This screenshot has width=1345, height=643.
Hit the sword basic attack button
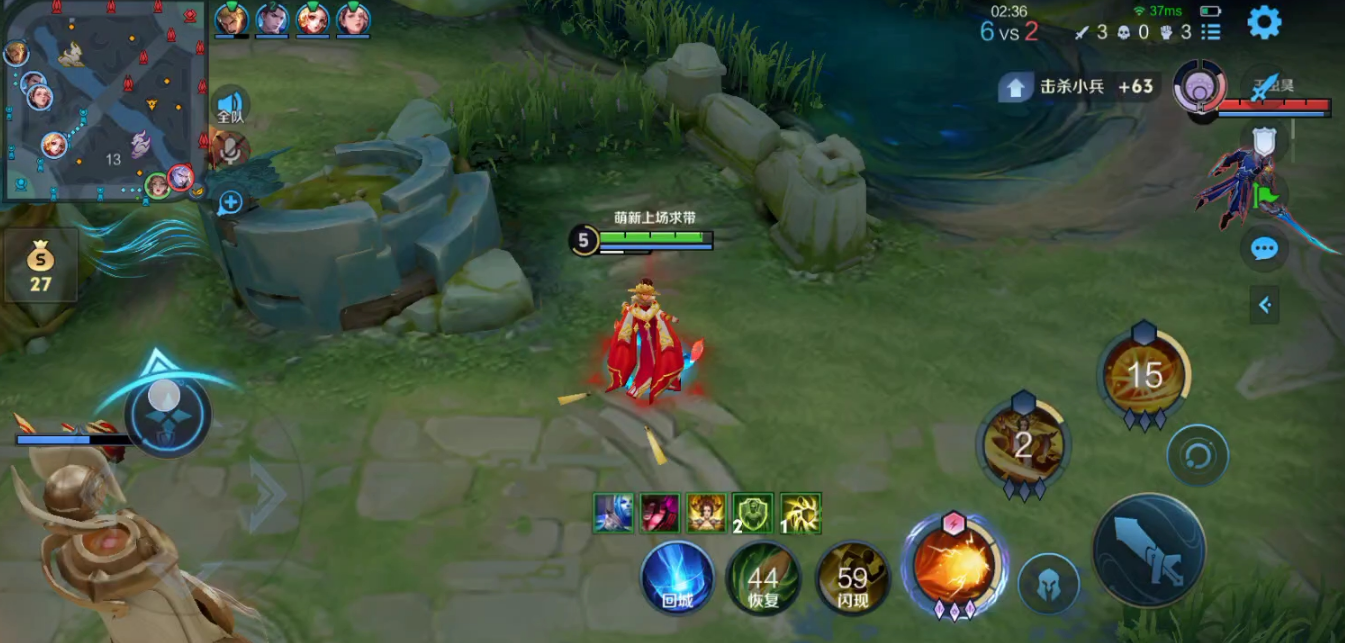1148,551
